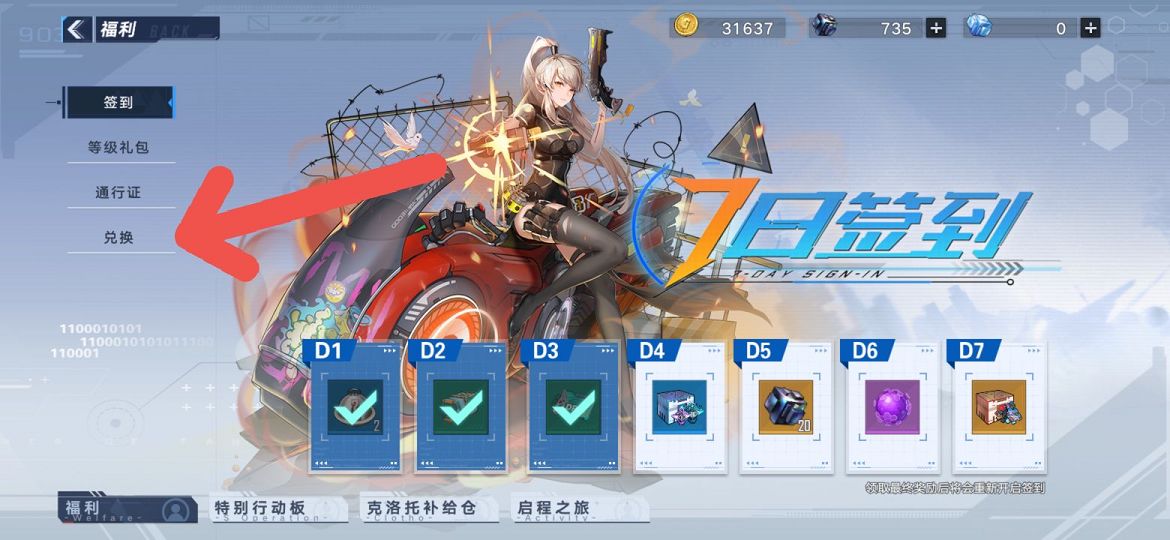Viewport: 1170px width, 540px height.
Task: Select the 签到 sign-in tab
Action: pos(118,102)
